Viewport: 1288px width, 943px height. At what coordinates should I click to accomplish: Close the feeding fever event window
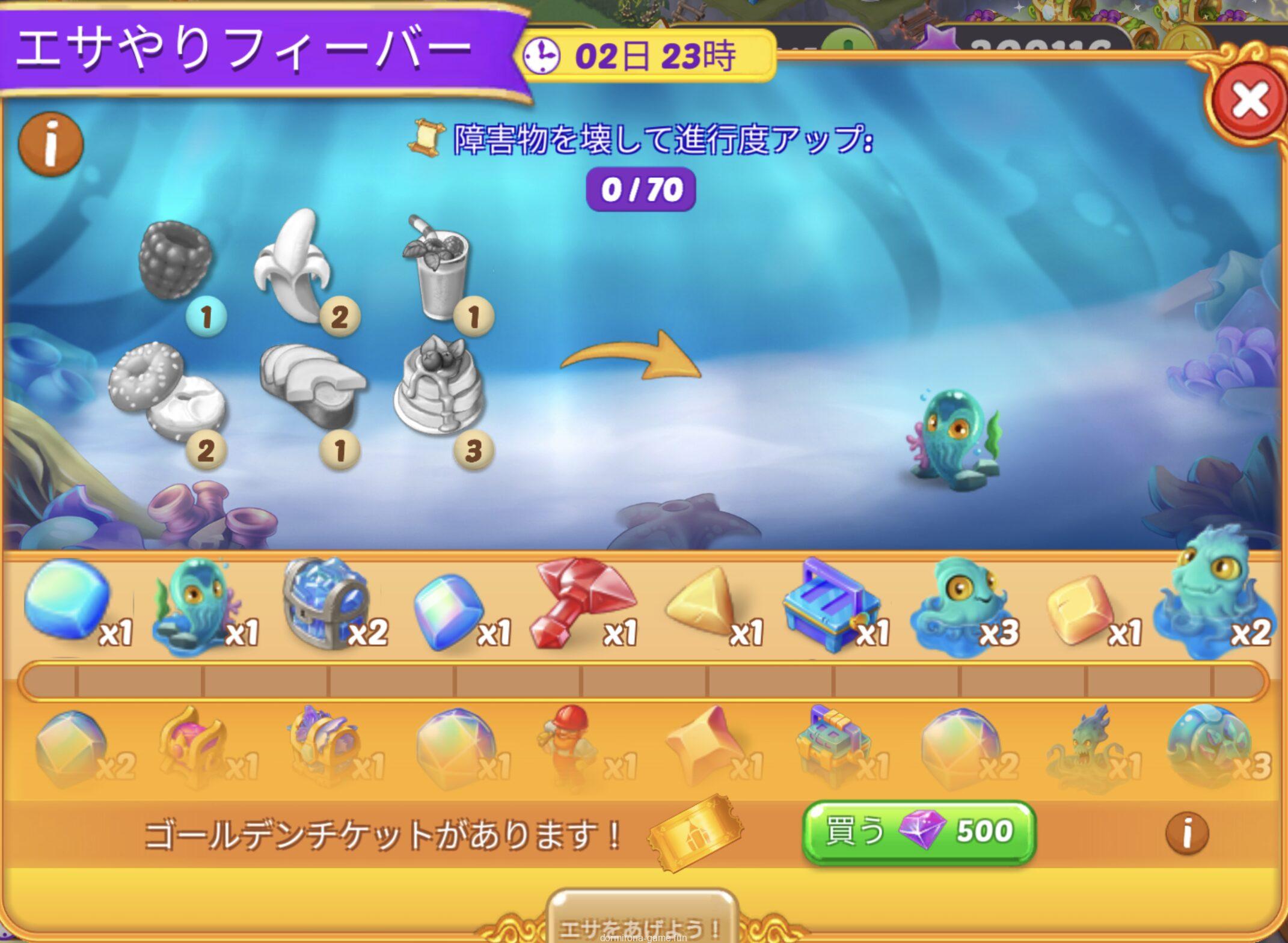coord(1248,101)
